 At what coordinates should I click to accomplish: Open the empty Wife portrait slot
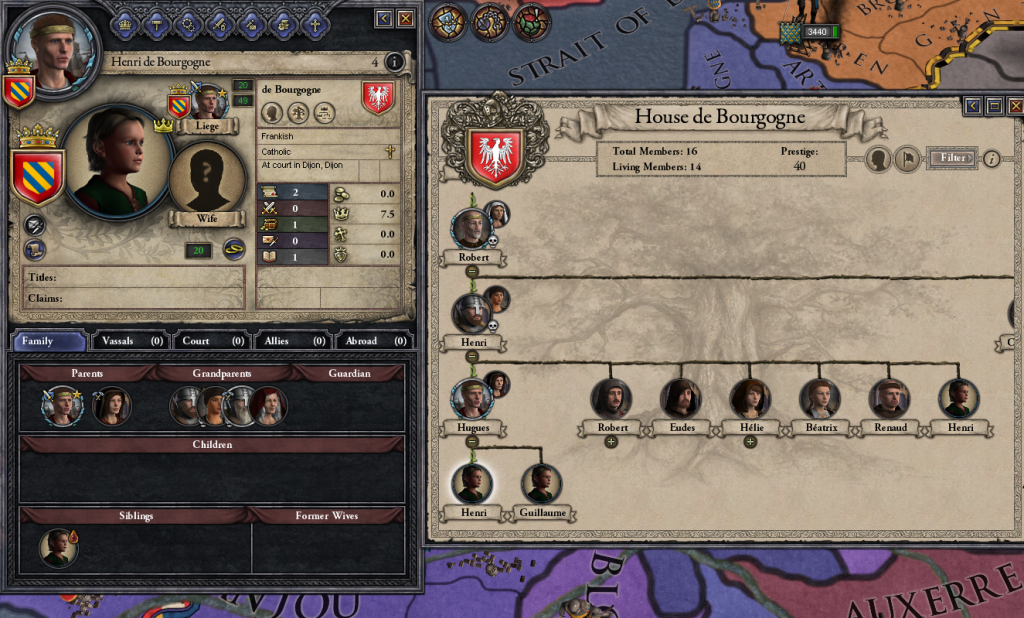pyautogui.click(x=207, y=179)
